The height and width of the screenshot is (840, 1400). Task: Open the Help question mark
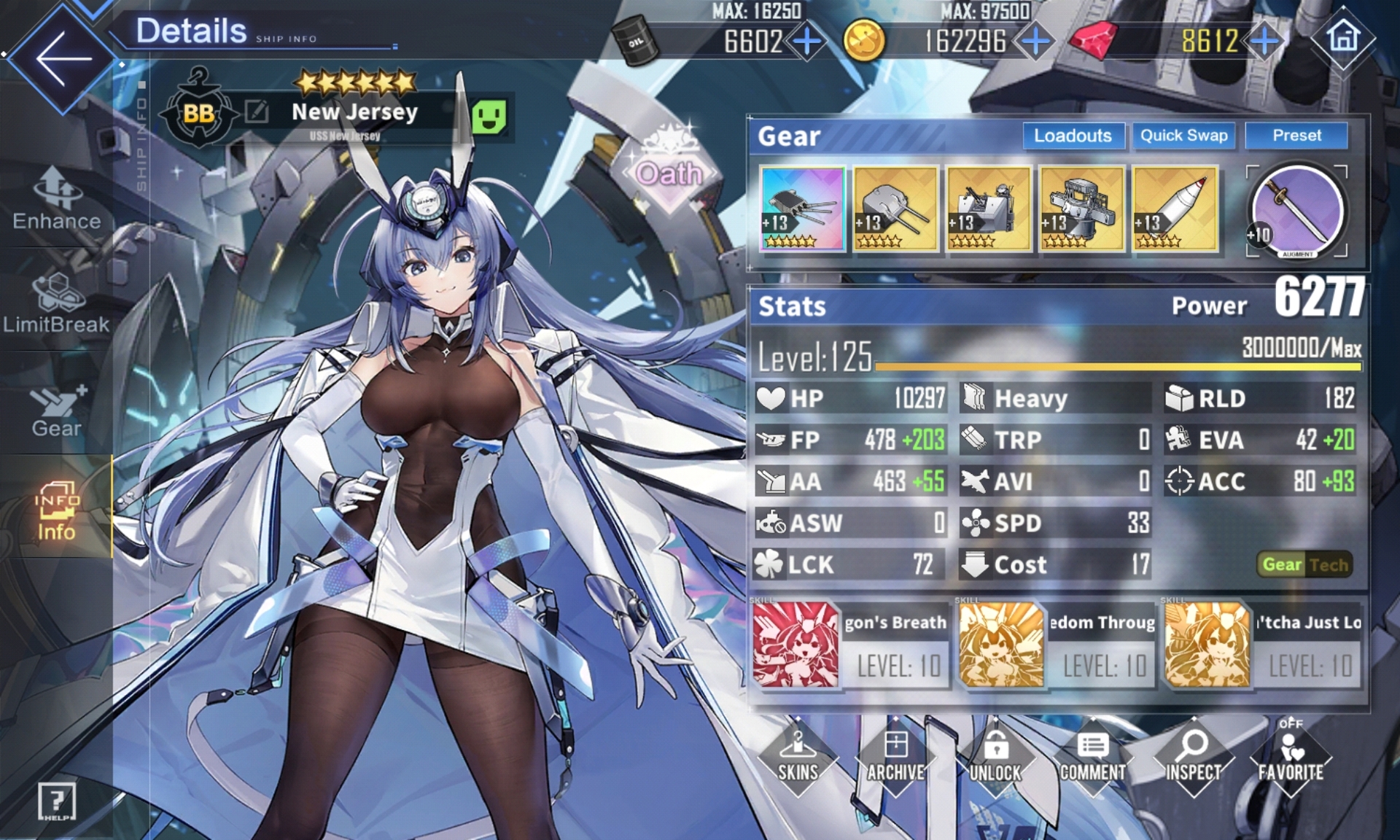click(x=57, y=801)
